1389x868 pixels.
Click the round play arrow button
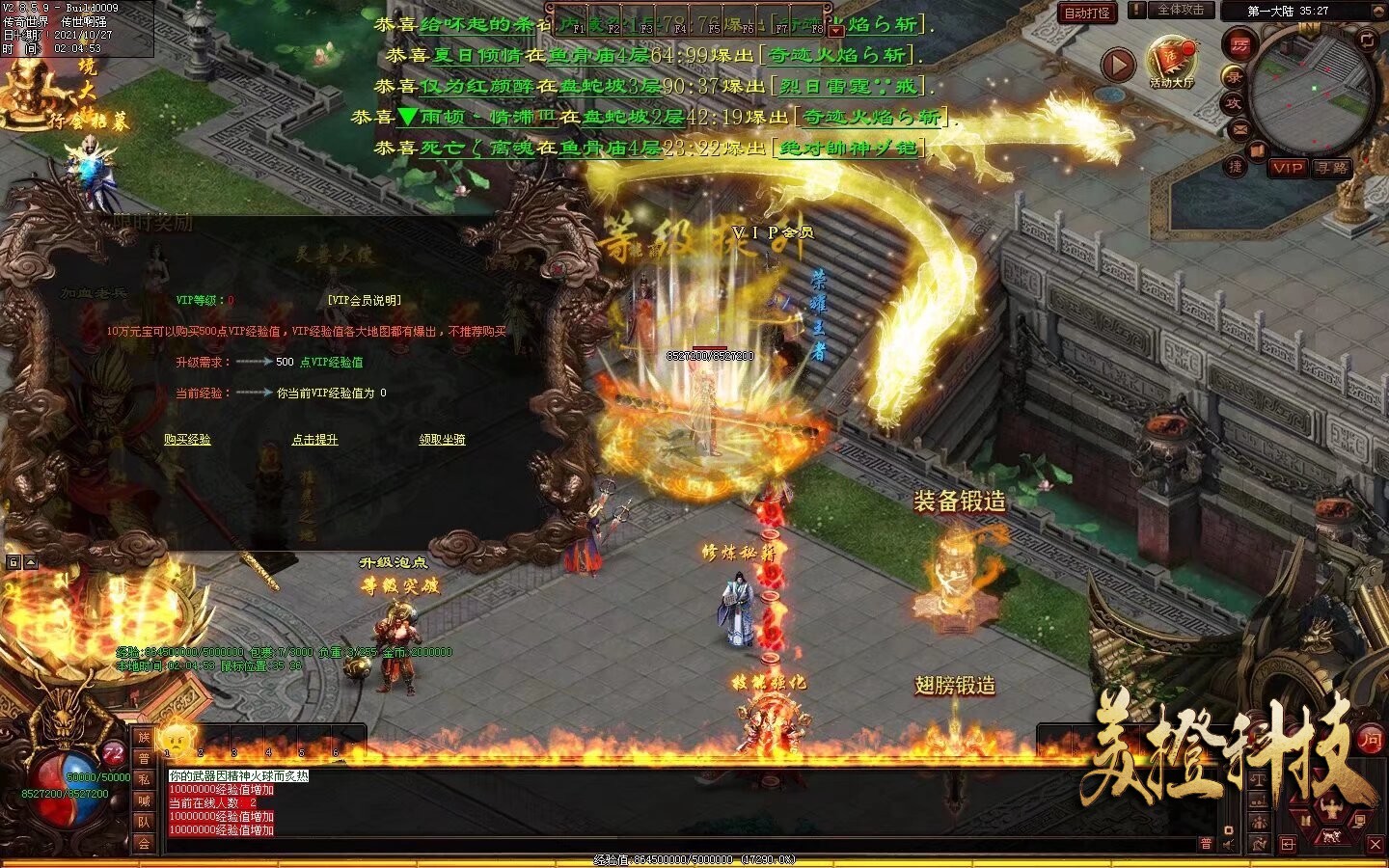pos(1118,65)
